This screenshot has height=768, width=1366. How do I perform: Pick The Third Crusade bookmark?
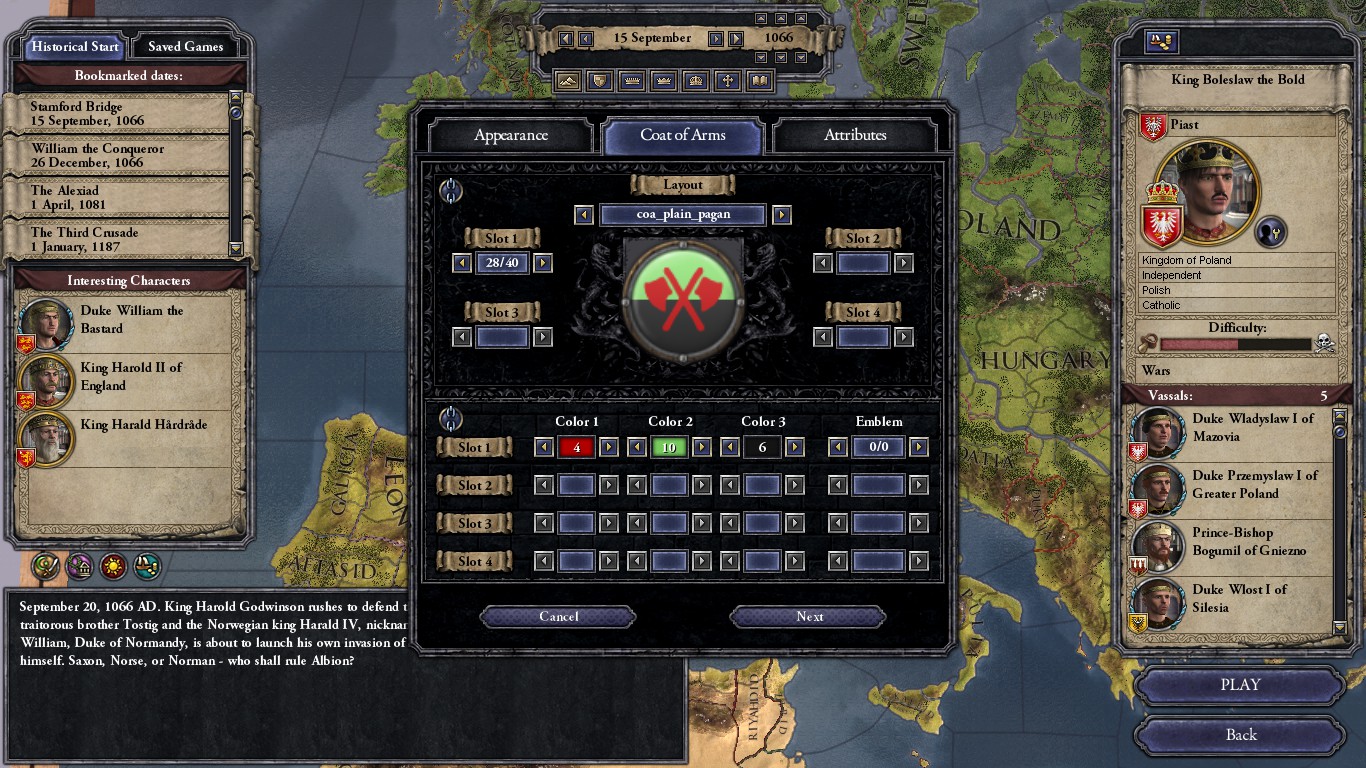click(115, 239)
